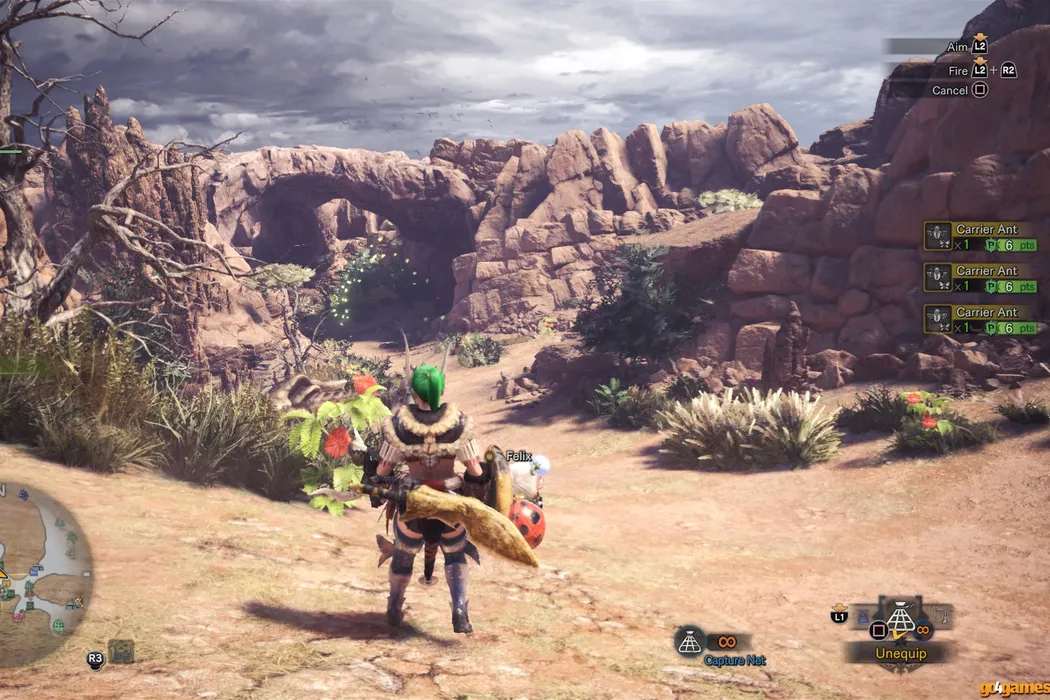Click the square map icon beside the minimap
The height and width of the screenshot is (700, 1050).
pos(121,651)
